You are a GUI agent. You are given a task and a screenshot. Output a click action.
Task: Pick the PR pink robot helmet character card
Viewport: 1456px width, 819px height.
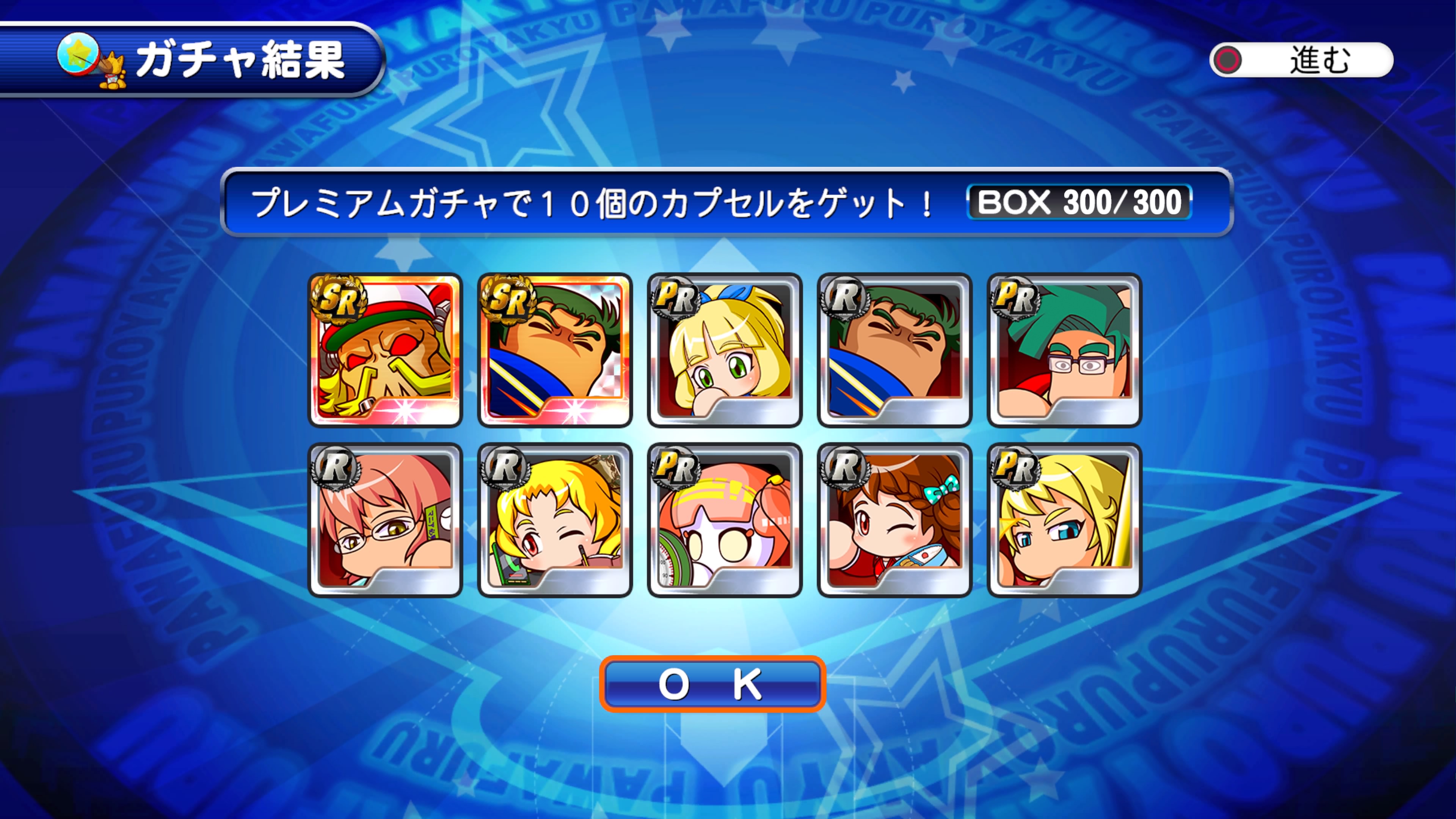(725, 520)
